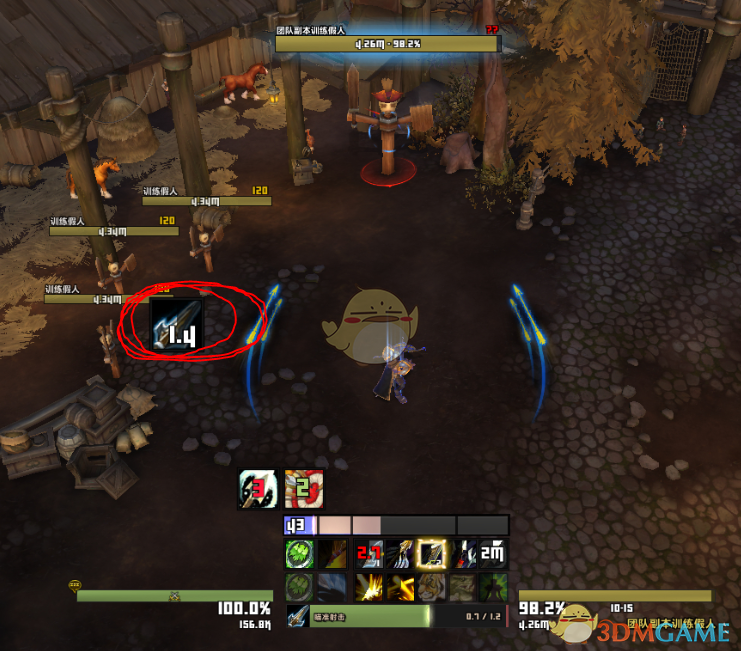The image size is (741, 651).
Task: Click the ability with 2m cooldown
Action: point(492,554)
